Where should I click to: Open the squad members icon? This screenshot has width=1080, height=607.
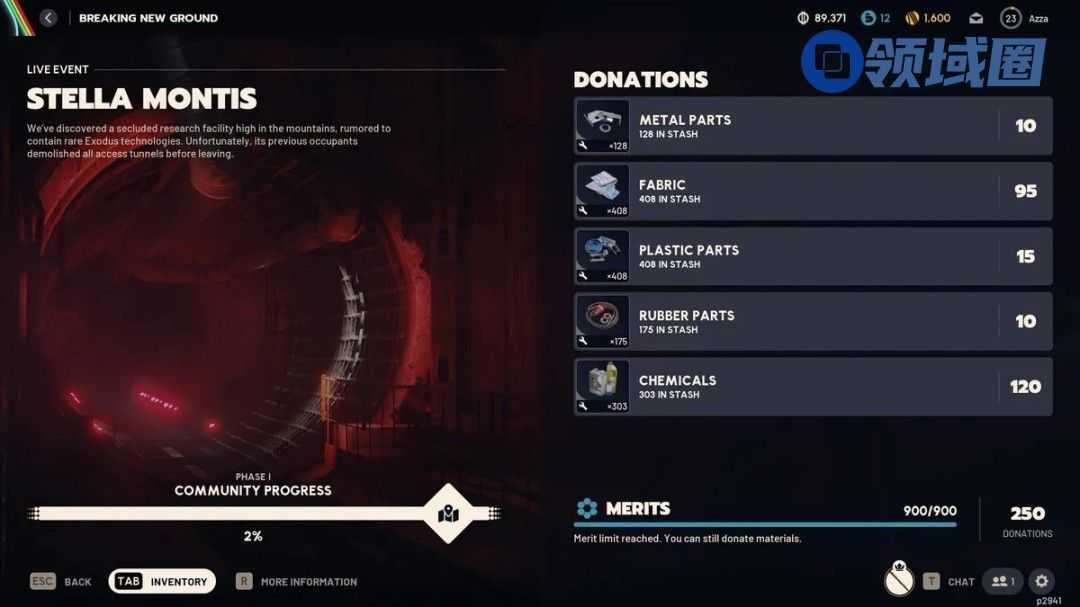[x=1002, y=581]
